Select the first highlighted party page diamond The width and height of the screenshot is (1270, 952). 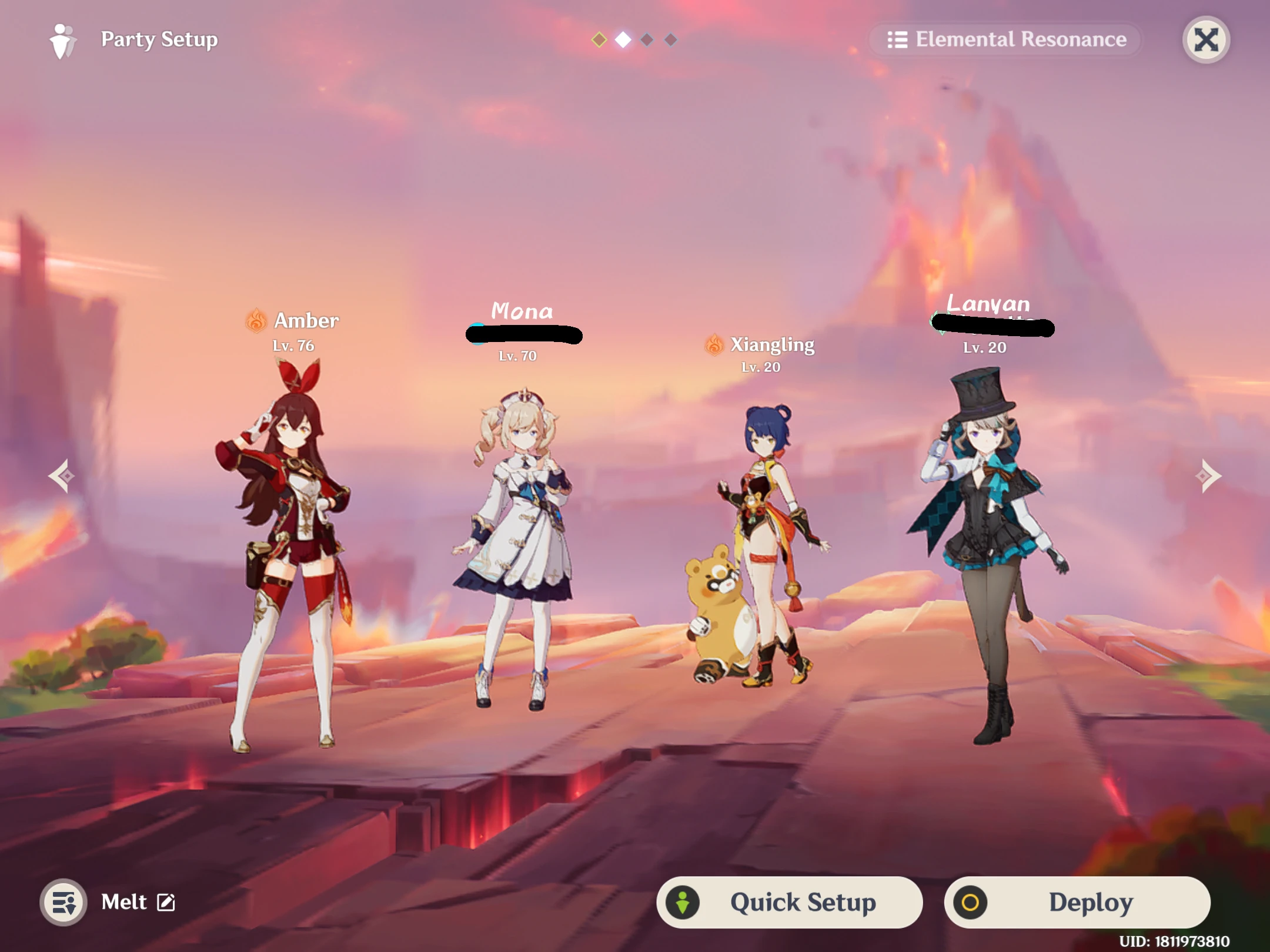coord(598,39)
